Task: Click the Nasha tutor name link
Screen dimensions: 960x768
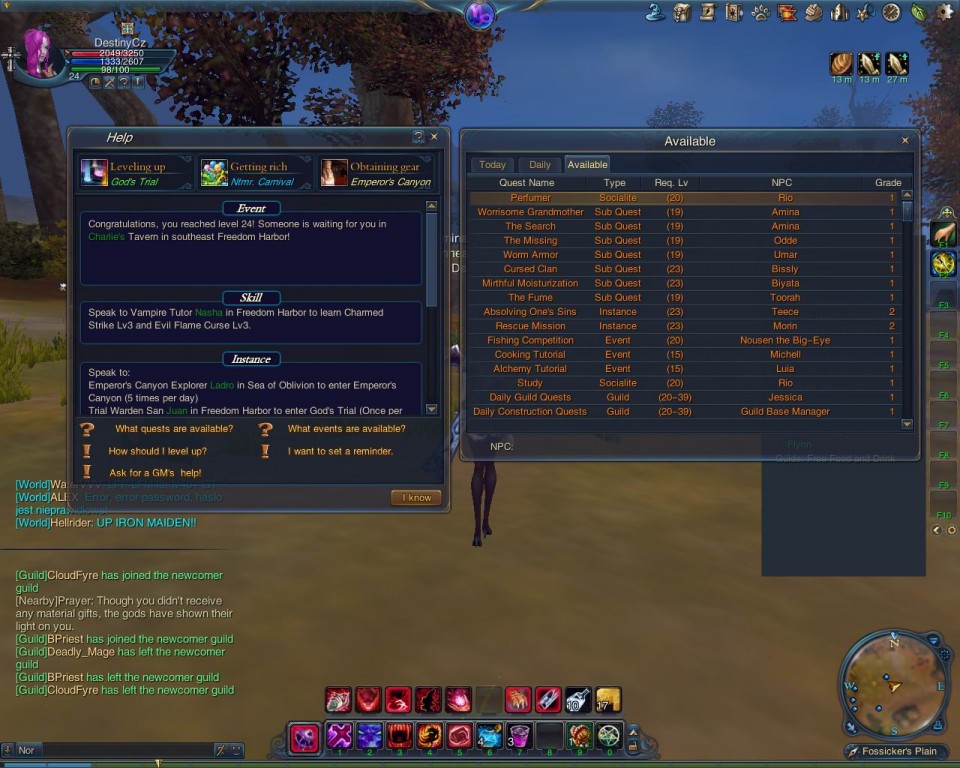Action: point(208,313)
